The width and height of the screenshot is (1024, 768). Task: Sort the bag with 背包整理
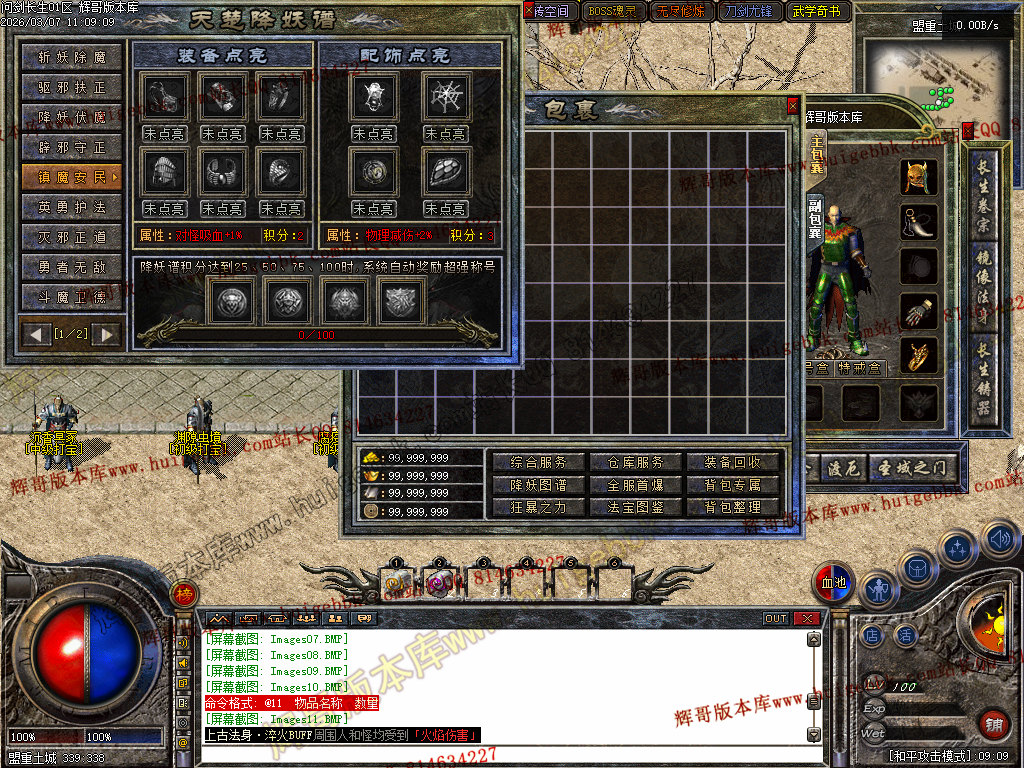(733, 507)
